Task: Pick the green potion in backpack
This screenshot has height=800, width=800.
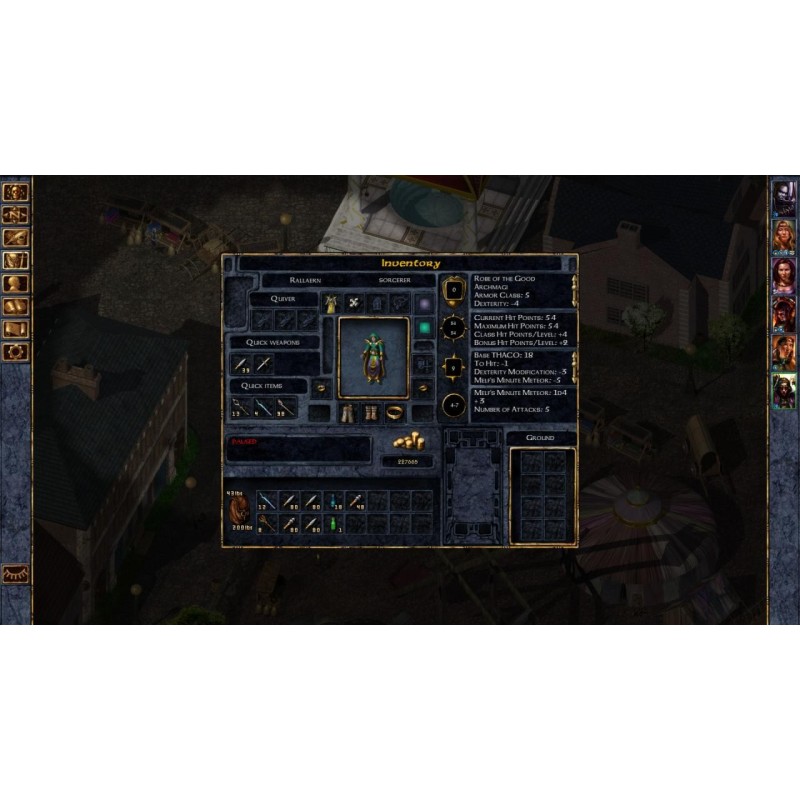Action: coord(334,523)
